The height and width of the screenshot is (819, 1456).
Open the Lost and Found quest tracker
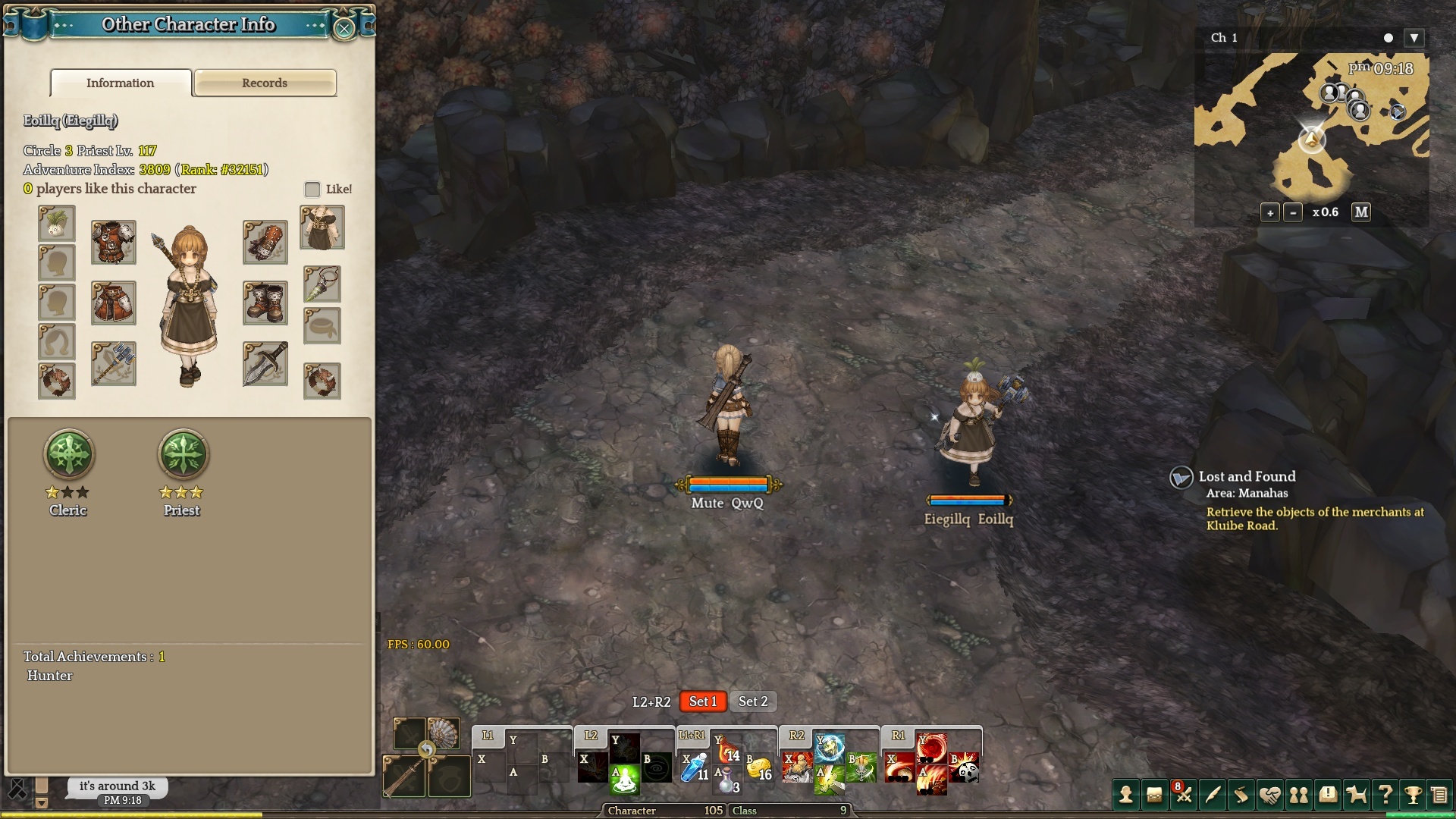coord(1247,476)
